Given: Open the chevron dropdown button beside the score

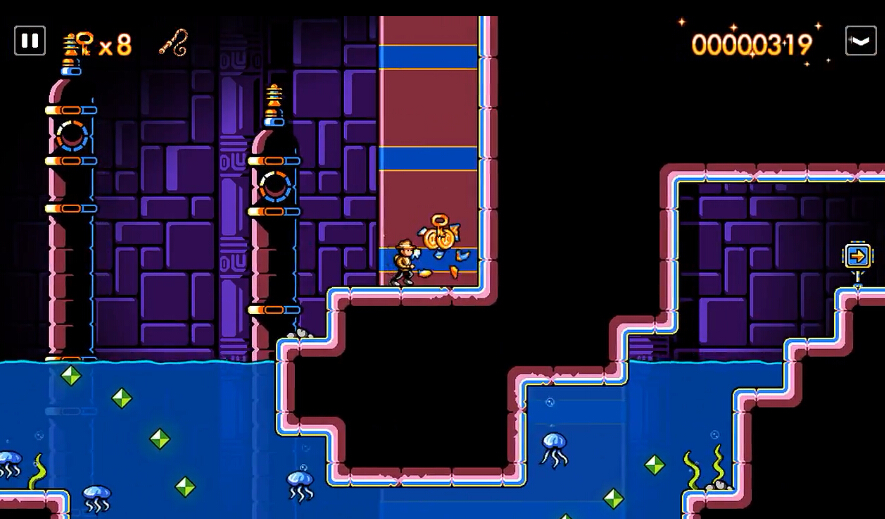Looking at the screenshot, I should [860, 41].
